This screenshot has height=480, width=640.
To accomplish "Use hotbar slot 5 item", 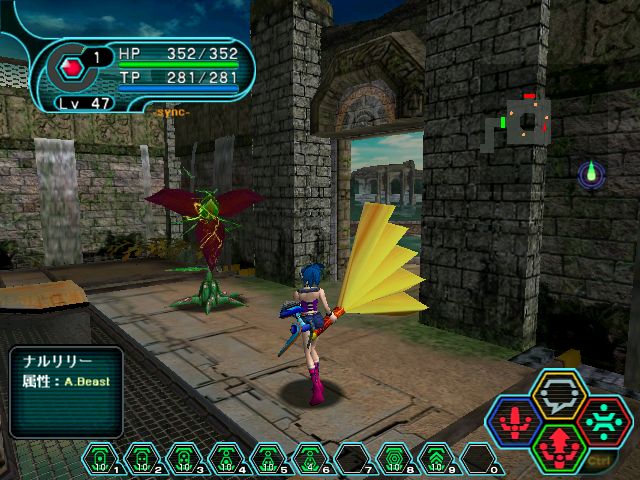I will 268,459.
